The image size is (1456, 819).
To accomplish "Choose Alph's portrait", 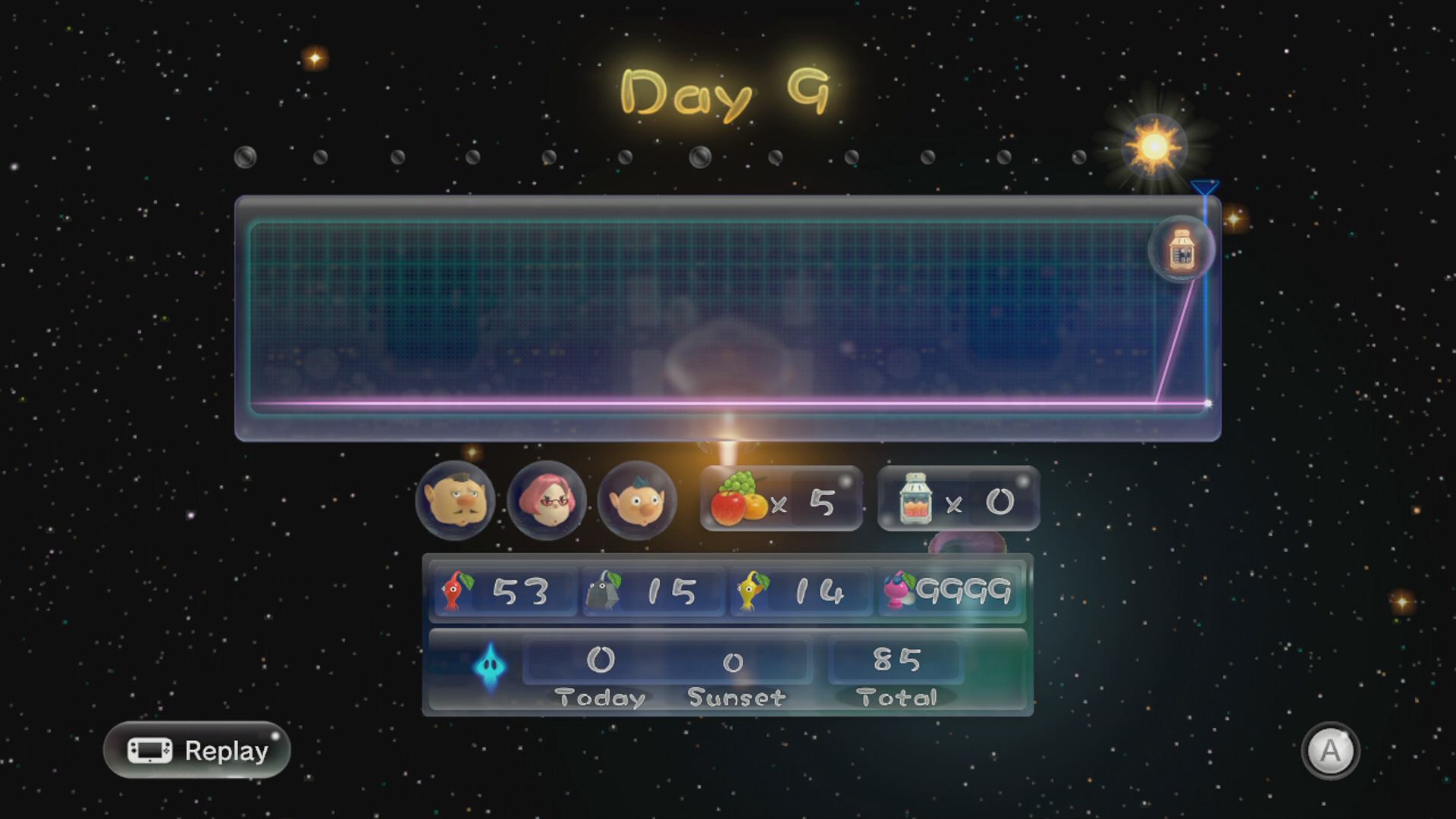I will (637, 500).
